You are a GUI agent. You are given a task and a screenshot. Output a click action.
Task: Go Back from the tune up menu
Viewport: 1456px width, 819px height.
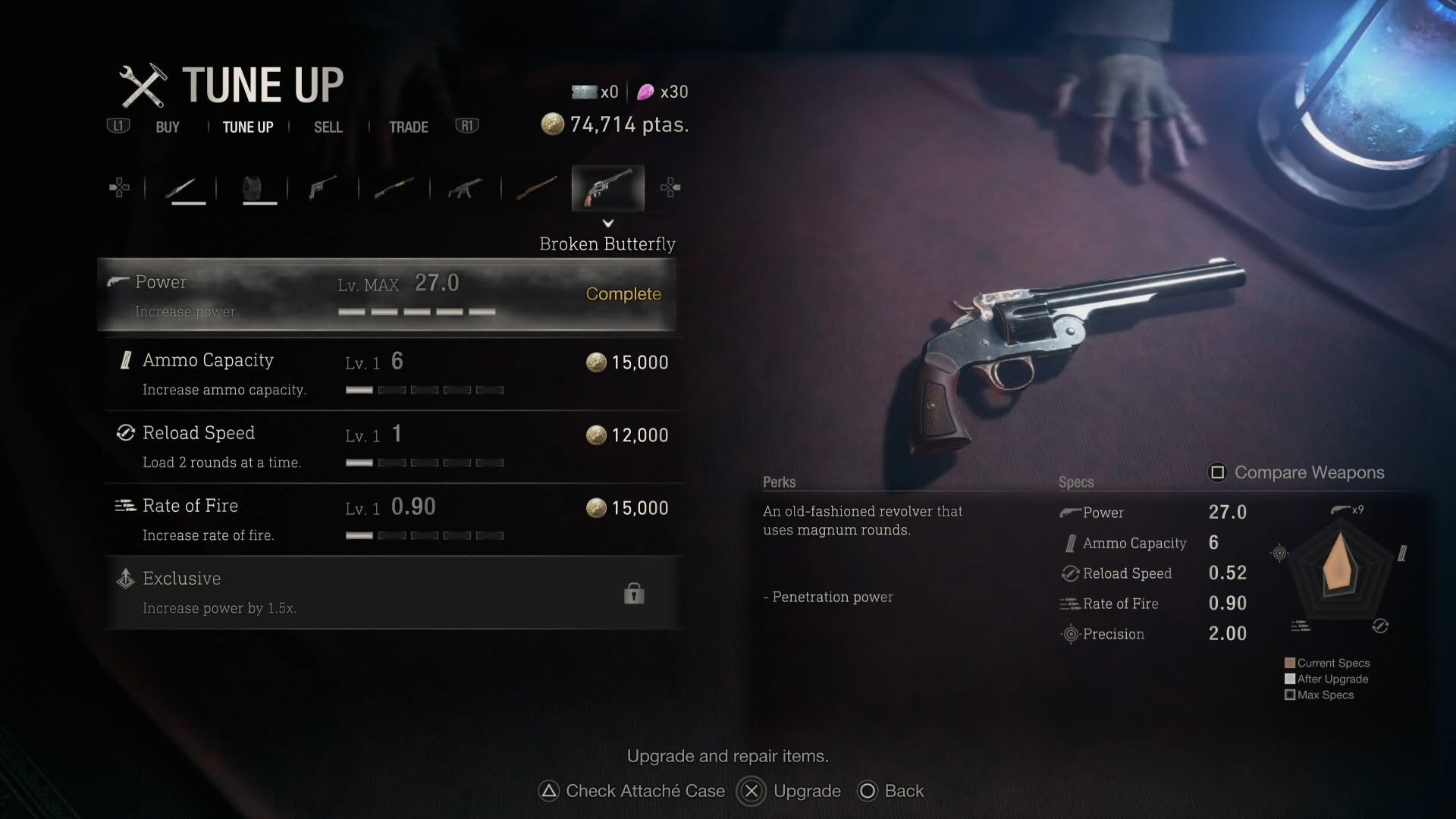891,791
